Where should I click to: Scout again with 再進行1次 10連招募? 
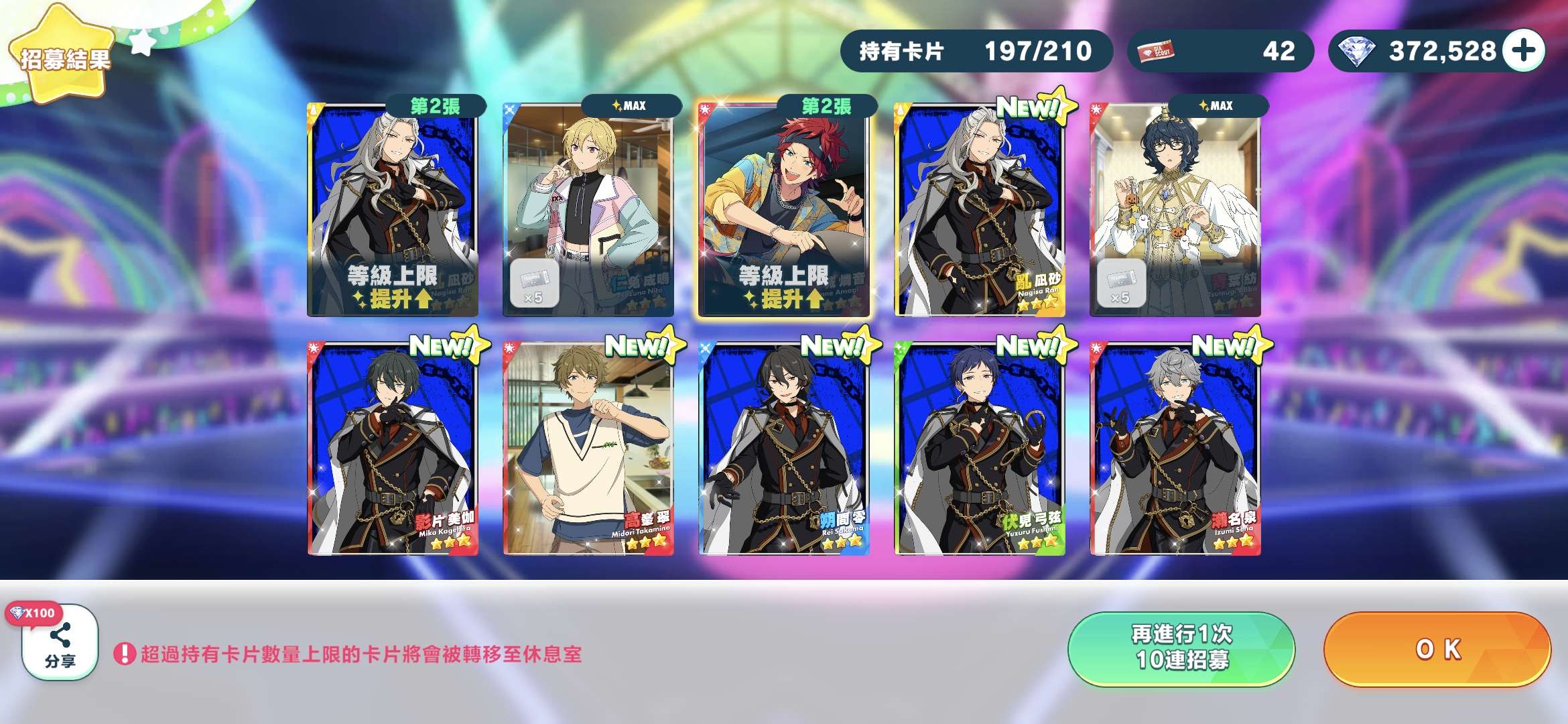tap(1181, 648)
